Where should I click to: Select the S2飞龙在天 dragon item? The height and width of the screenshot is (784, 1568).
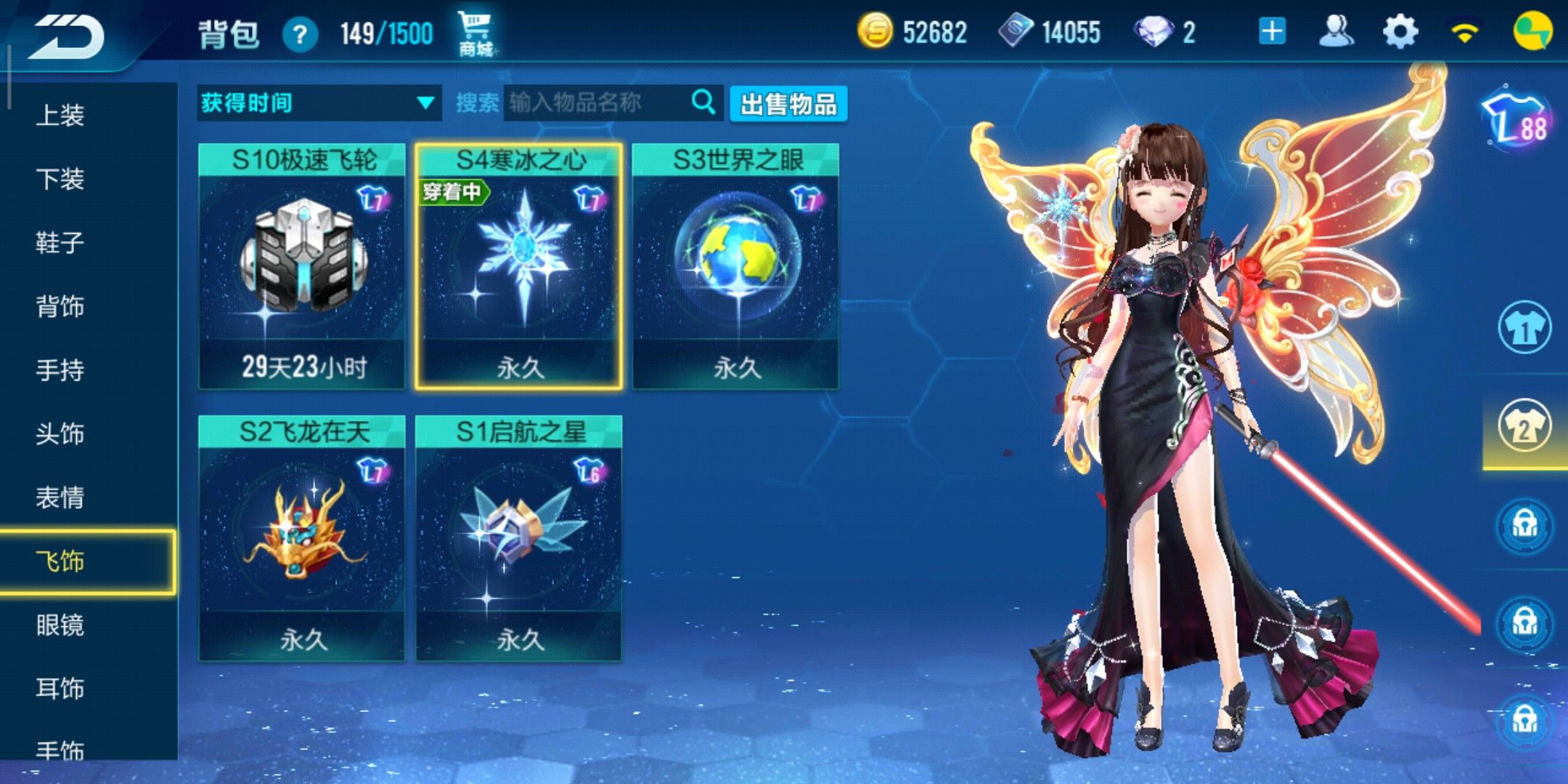click(x=302, y=539)
